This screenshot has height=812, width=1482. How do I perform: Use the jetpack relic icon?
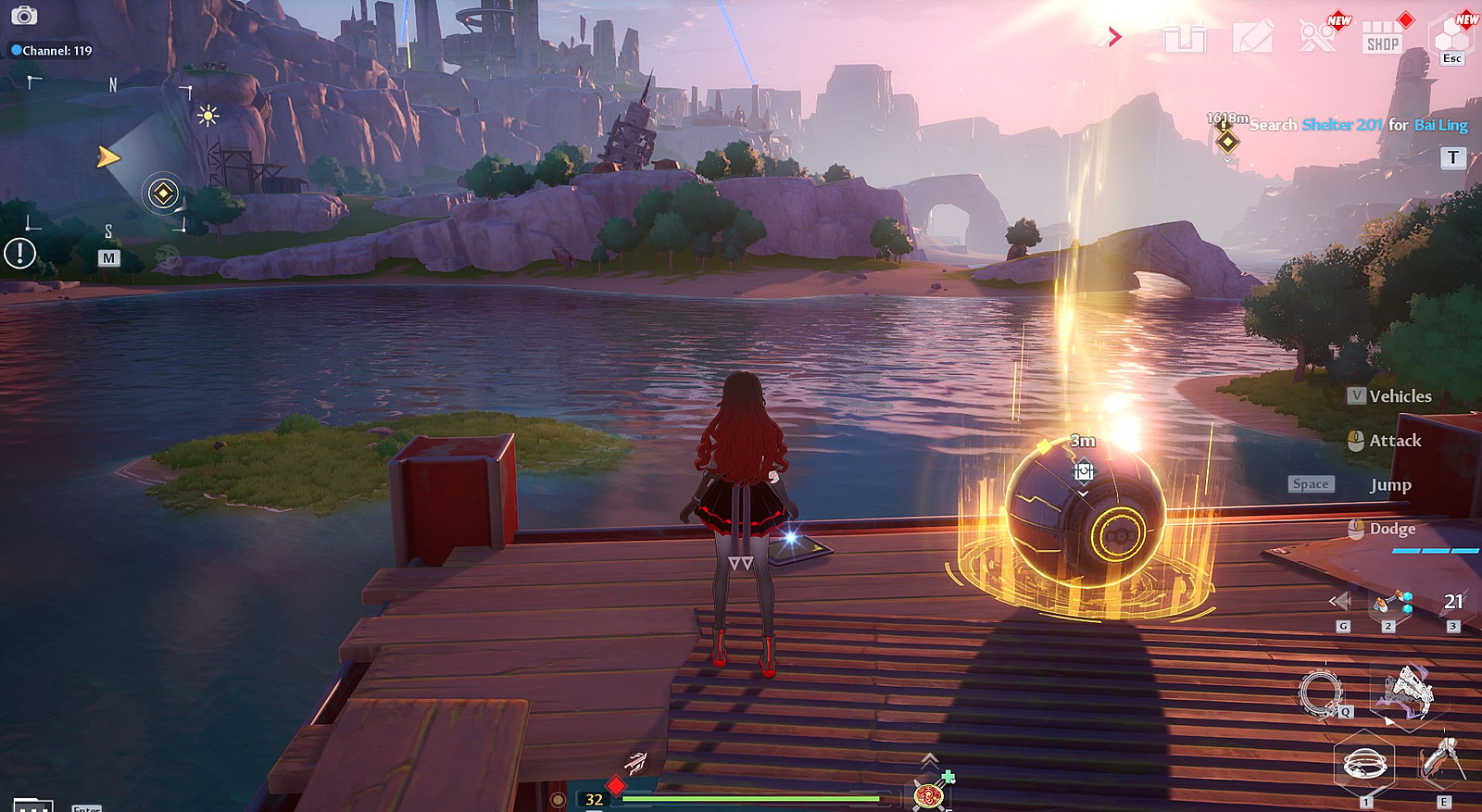[x=1441, y=761]
